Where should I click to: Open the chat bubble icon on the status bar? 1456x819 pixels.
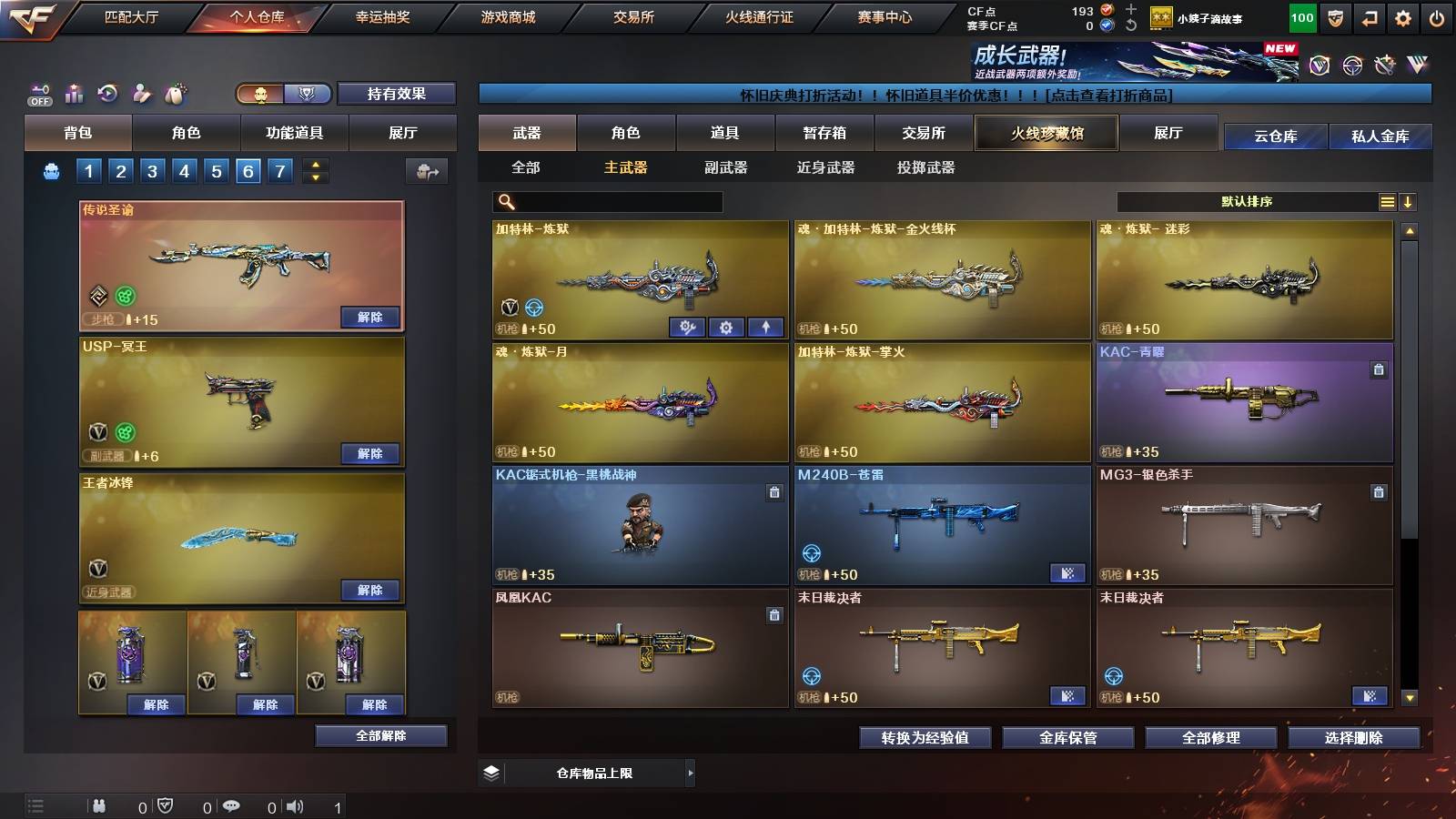click(231, 806)
